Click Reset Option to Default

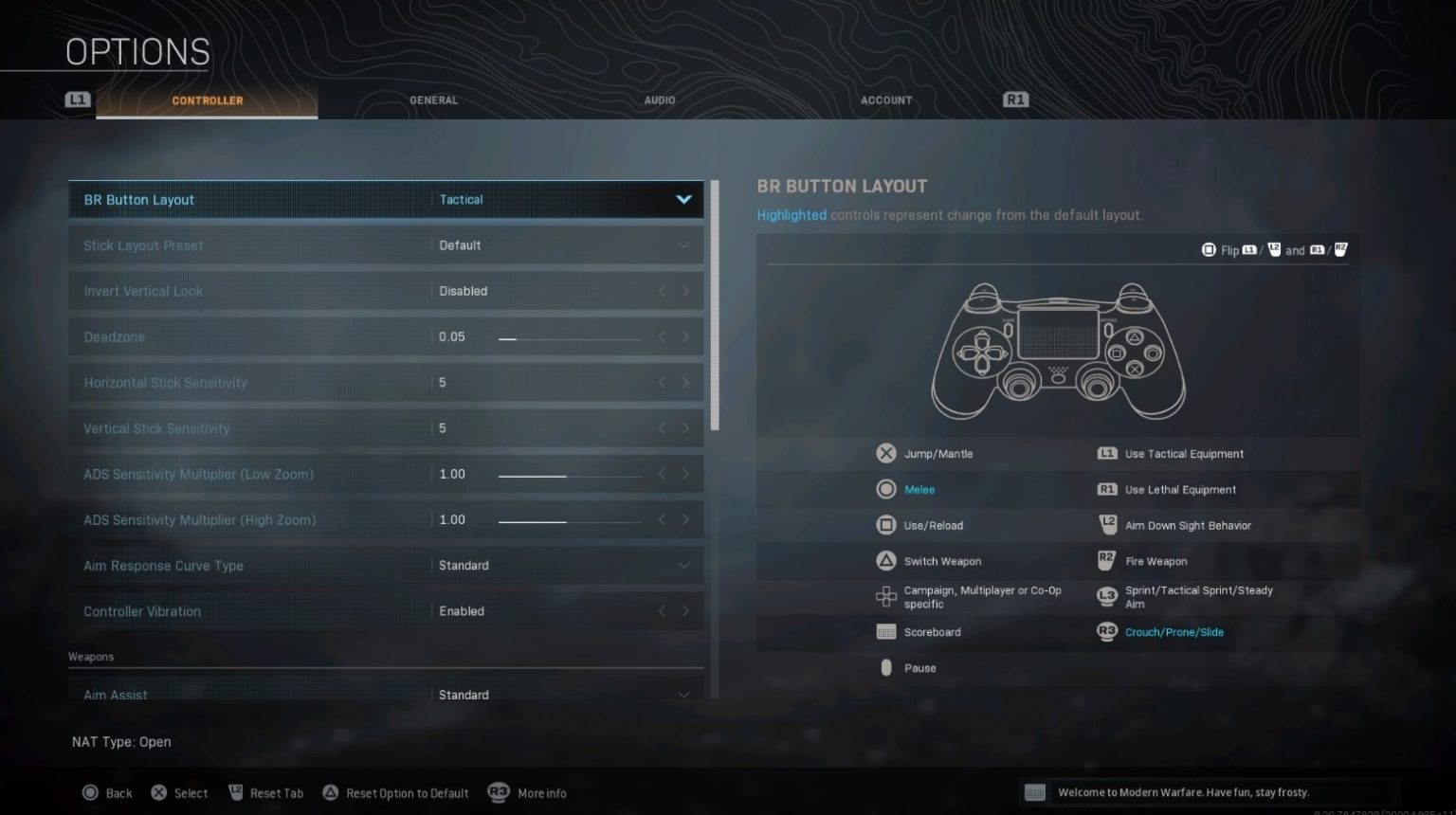point(396,792)
